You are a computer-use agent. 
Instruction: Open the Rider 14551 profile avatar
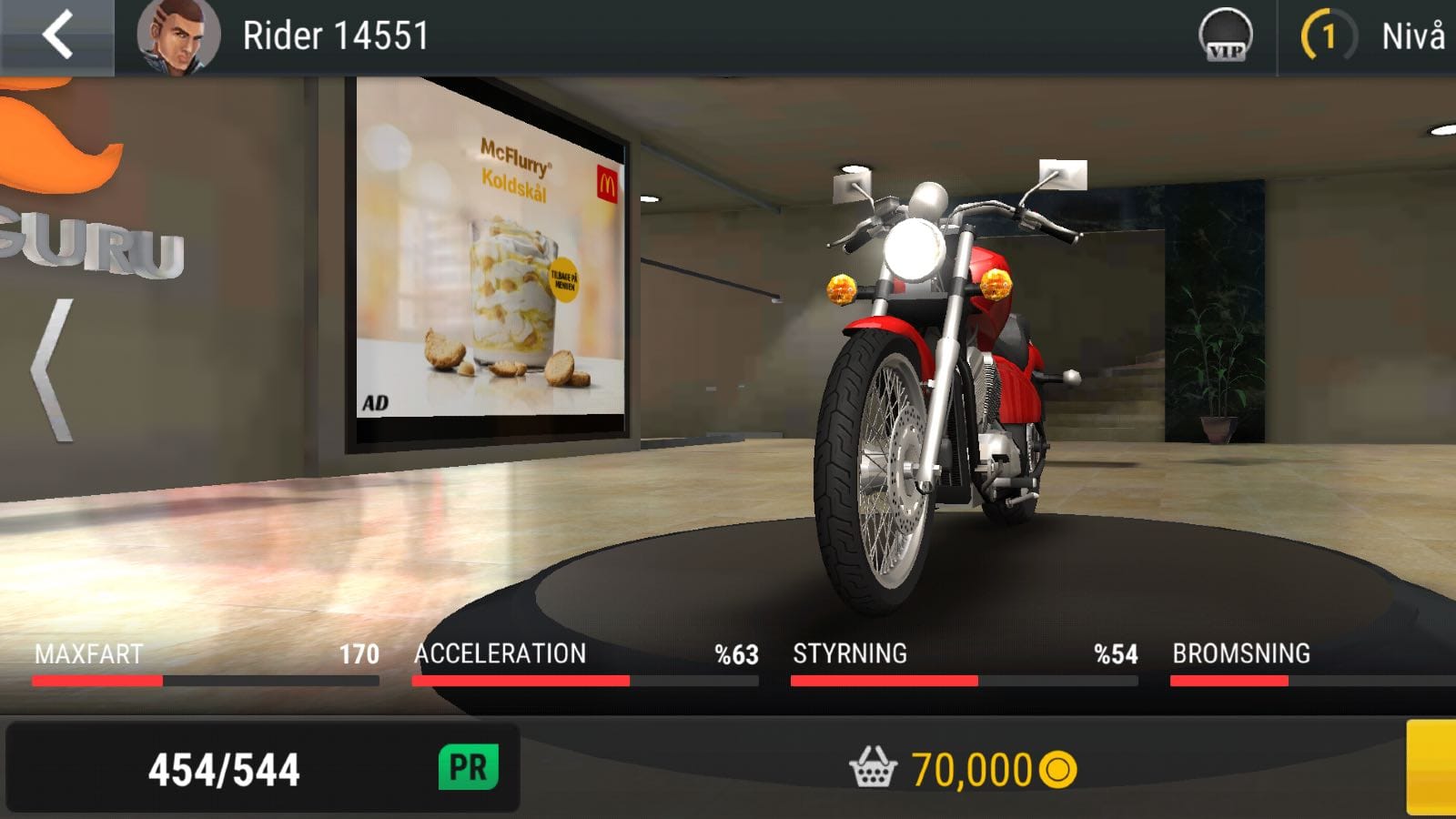coord(177,36)
